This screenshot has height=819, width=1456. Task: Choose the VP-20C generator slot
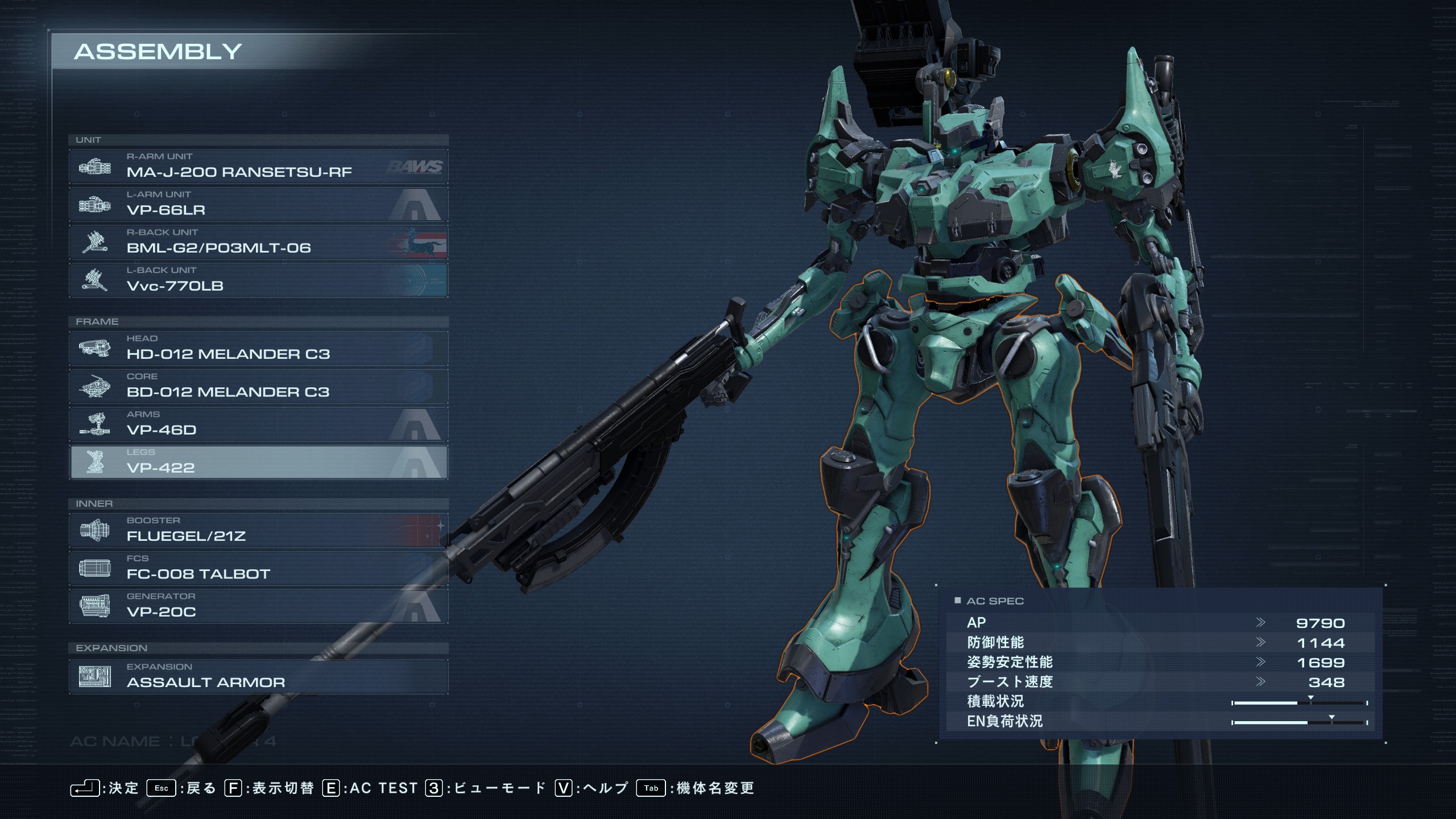click(258, 606)
